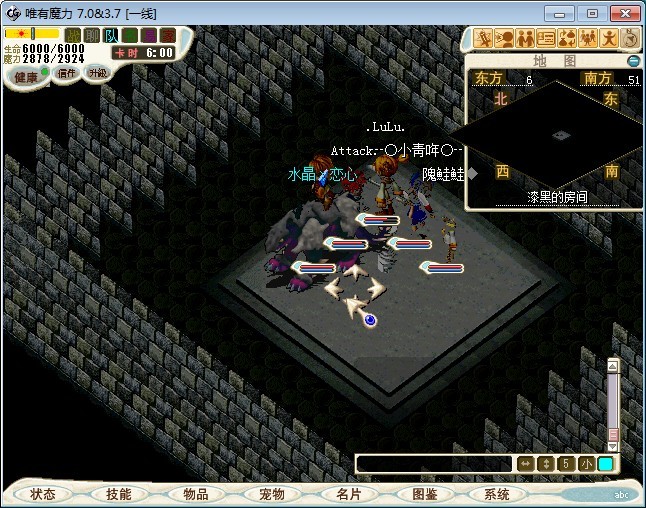The height and width of the screenshot is (508, 646).
Task: Select the cyan chat color swatch
Action: click(x=605, y=464)
